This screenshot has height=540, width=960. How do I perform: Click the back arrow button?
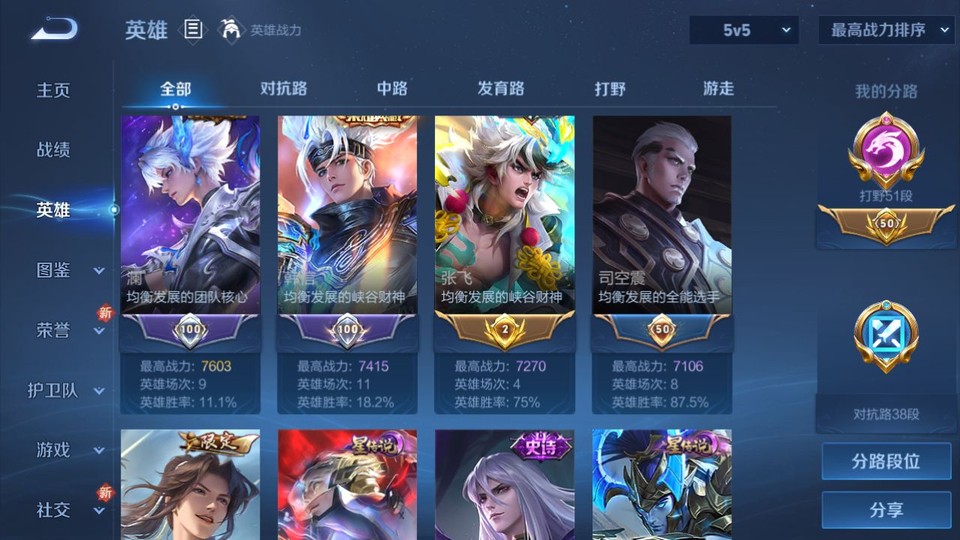(x=54, y=29)
